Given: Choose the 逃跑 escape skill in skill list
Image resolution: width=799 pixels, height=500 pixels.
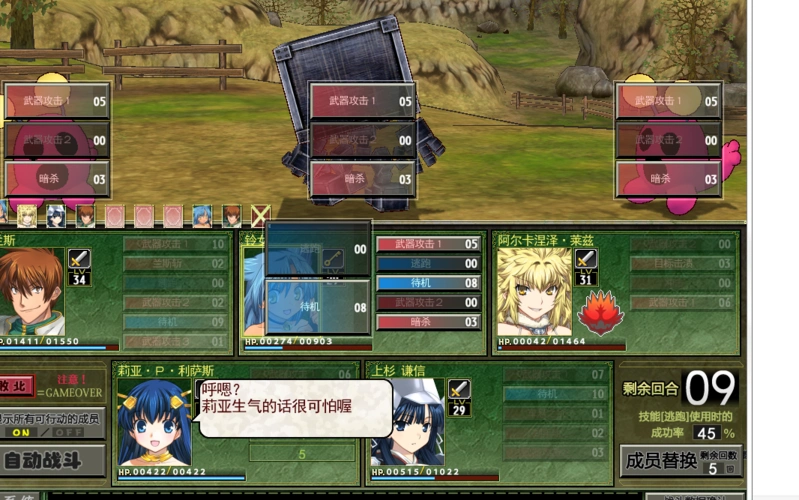Looking at the screenshot, I should pyautogui.click(x=428, y=264).
